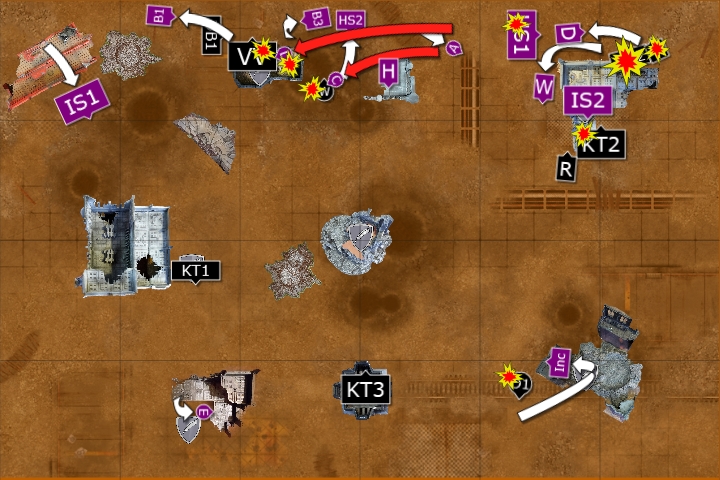This screenshot has width=720, height=480.
Task: Select the purple HS2 unit marker
Action: pos(350,20)
